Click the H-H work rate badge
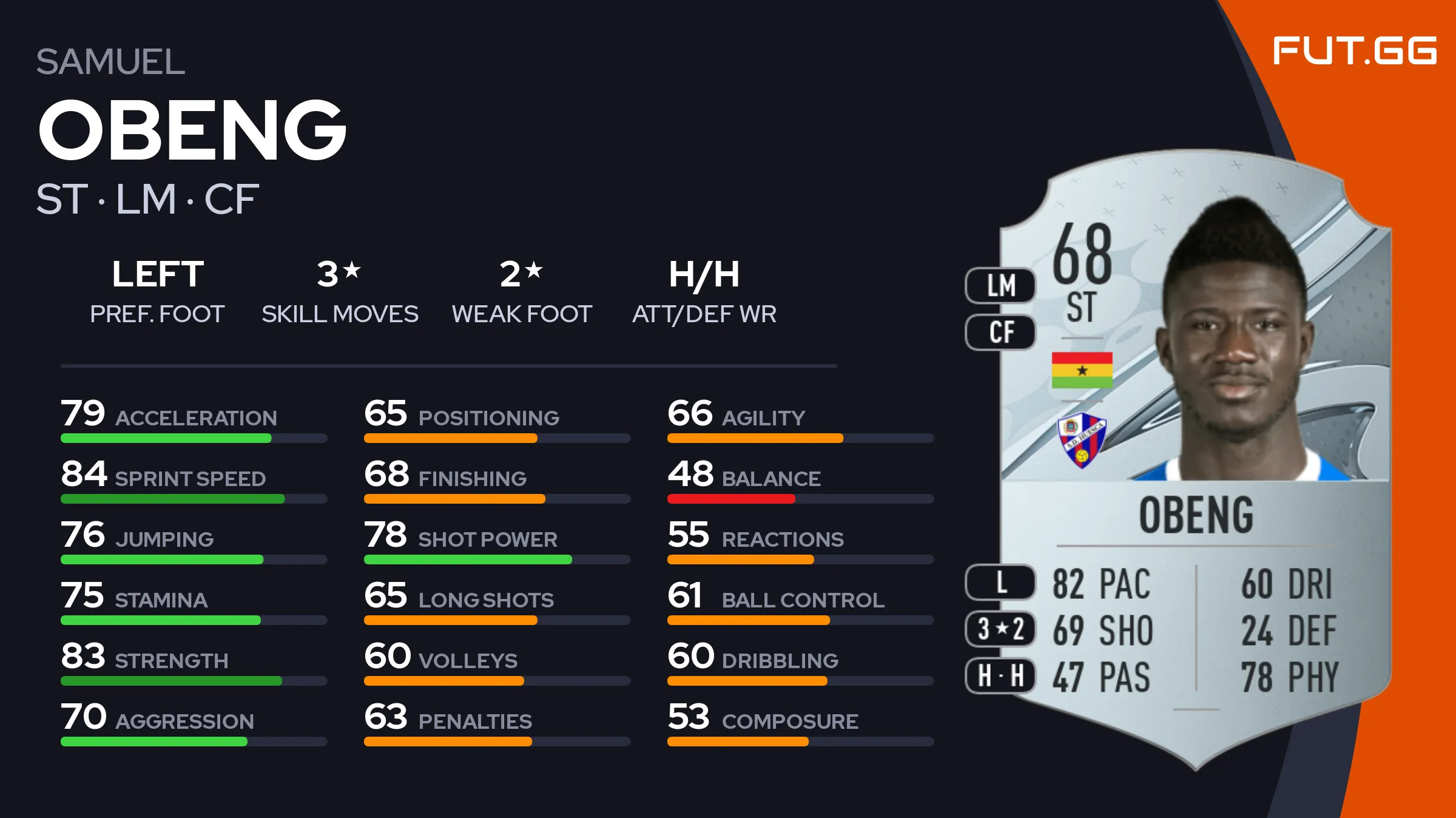This screenshot has height=818, width=1456. (x=1000, y=675)
